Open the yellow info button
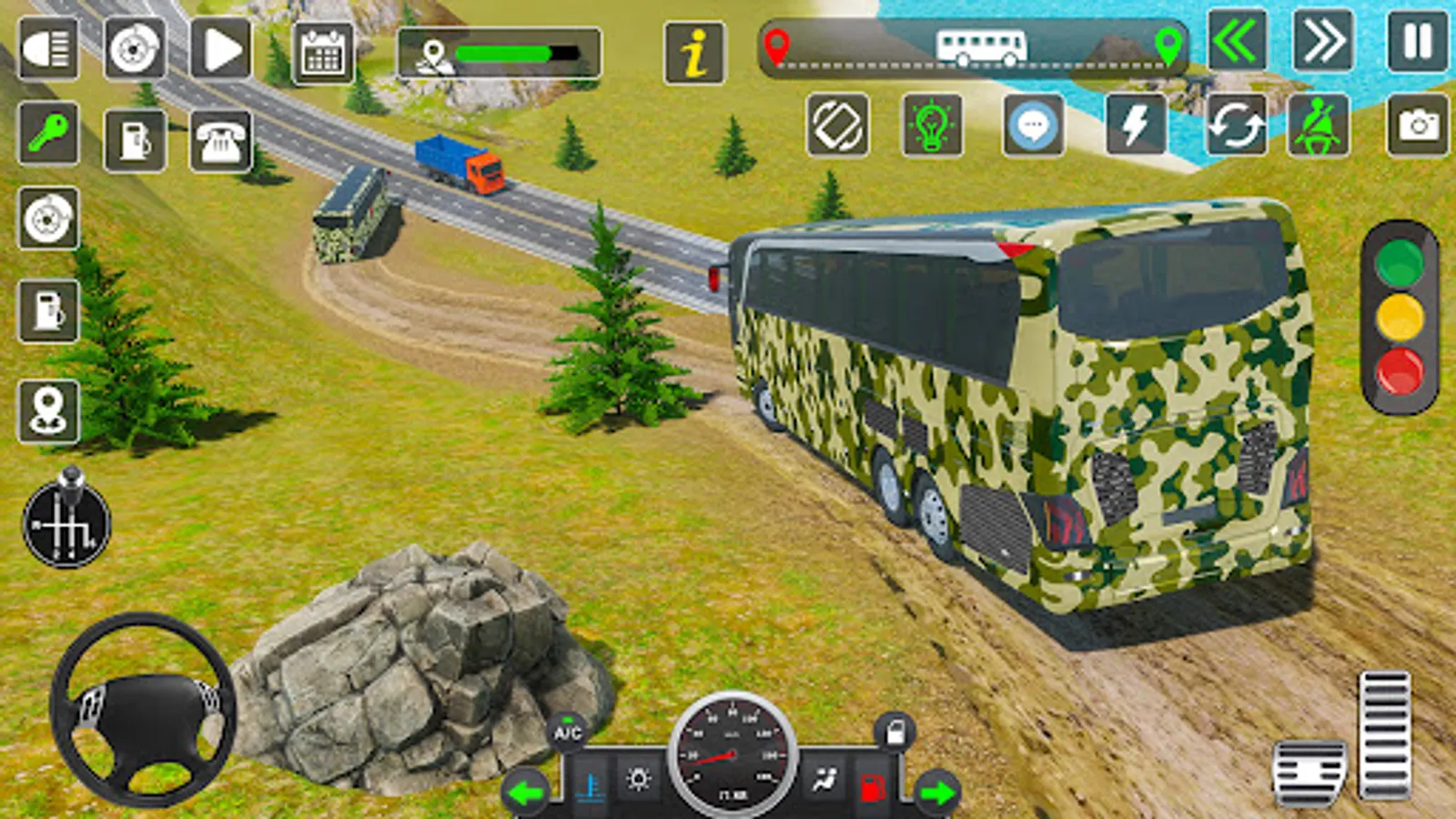This screenshot has width=1456, height=819. [694, 54]
